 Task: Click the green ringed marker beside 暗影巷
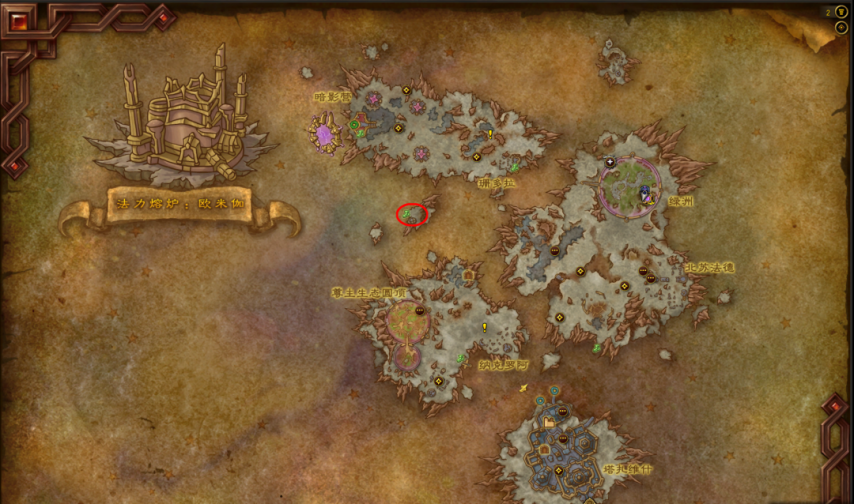[354, 125]
